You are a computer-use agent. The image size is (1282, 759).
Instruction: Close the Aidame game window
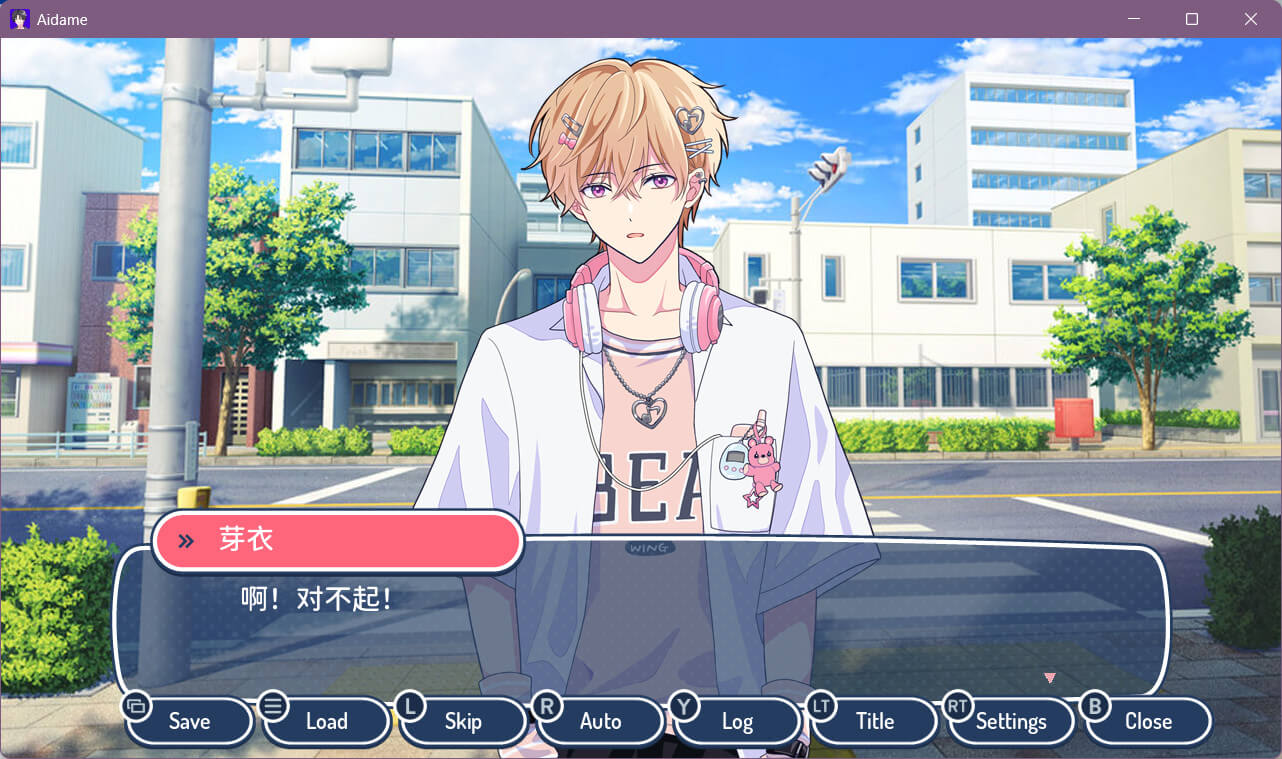(1250, 19)
